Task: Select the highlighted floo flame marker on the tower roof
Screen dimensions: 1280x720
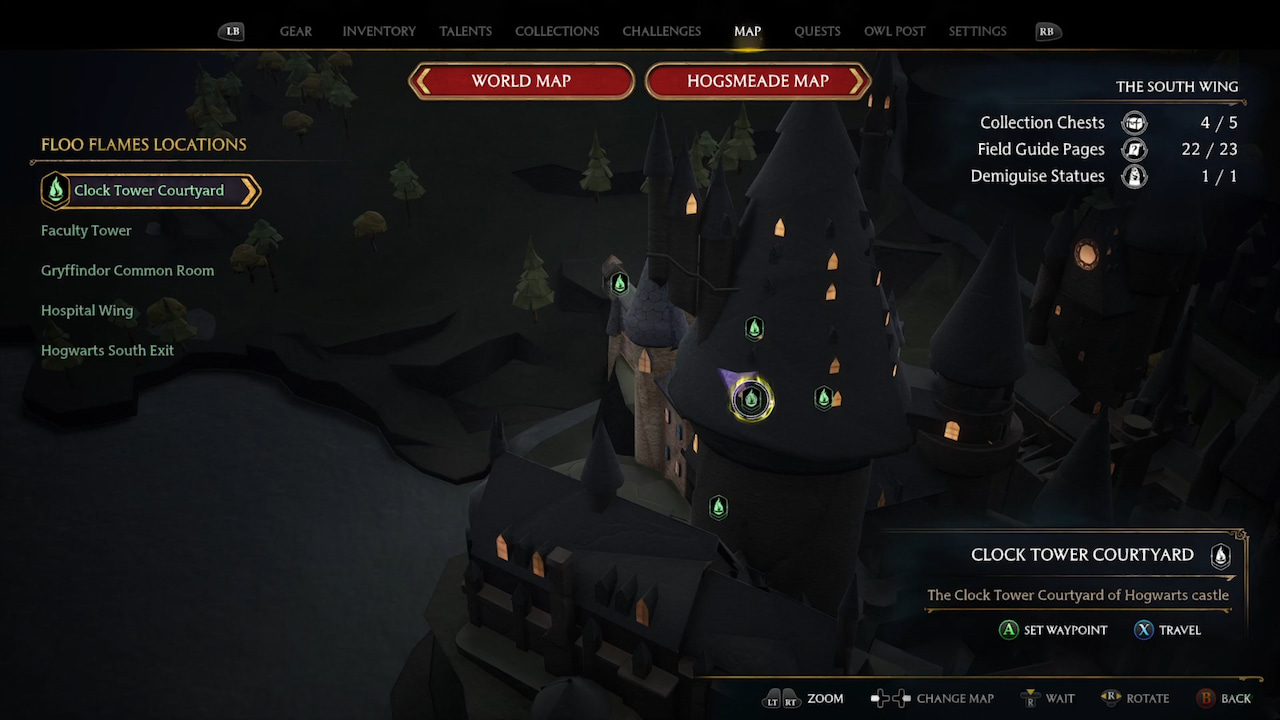Action: coord(750,398)
